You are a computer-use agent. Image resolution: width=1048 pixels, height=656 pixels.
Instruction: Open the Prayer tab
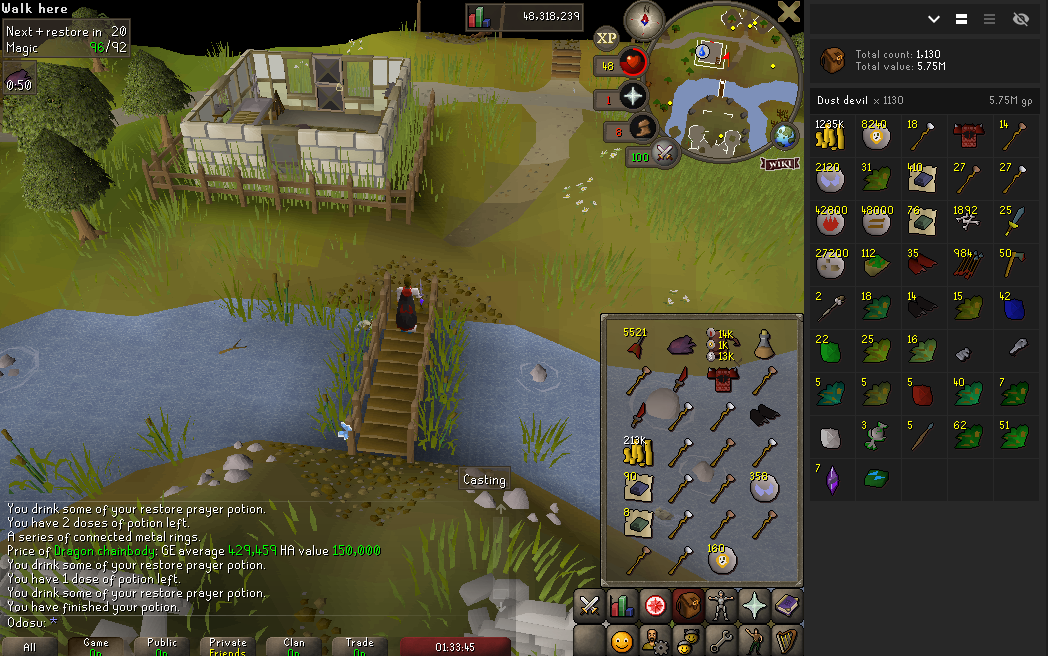(x=753, y=606)
